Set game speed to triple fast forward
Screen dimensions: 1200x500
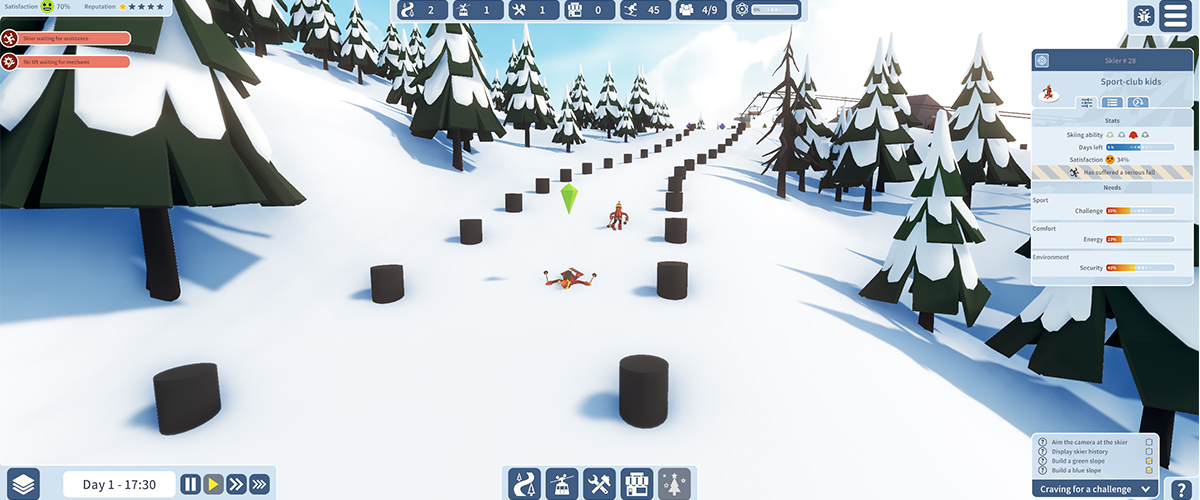tap(260, 485)
